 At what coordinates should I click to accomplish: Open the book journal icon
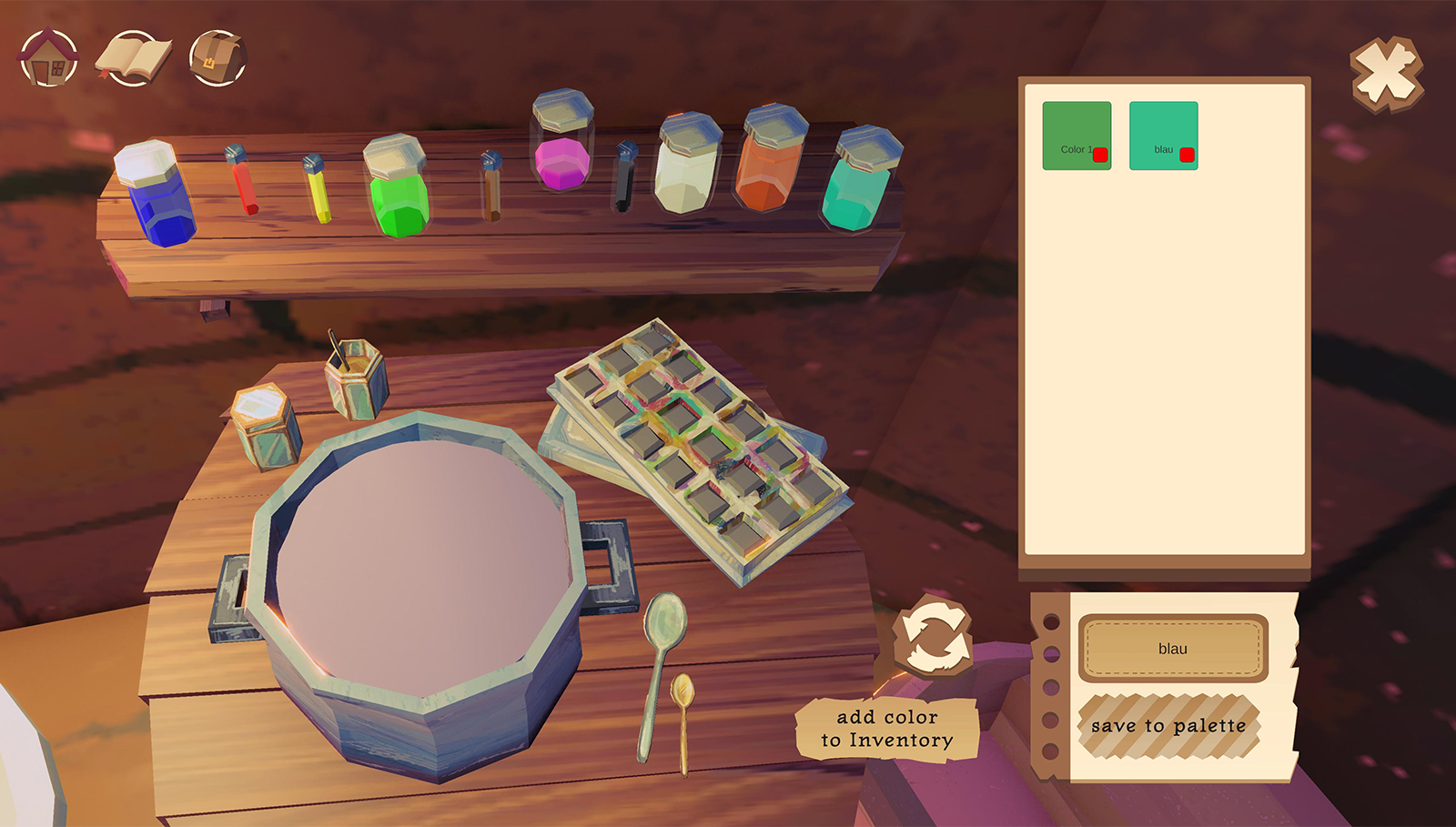point(133,59)
